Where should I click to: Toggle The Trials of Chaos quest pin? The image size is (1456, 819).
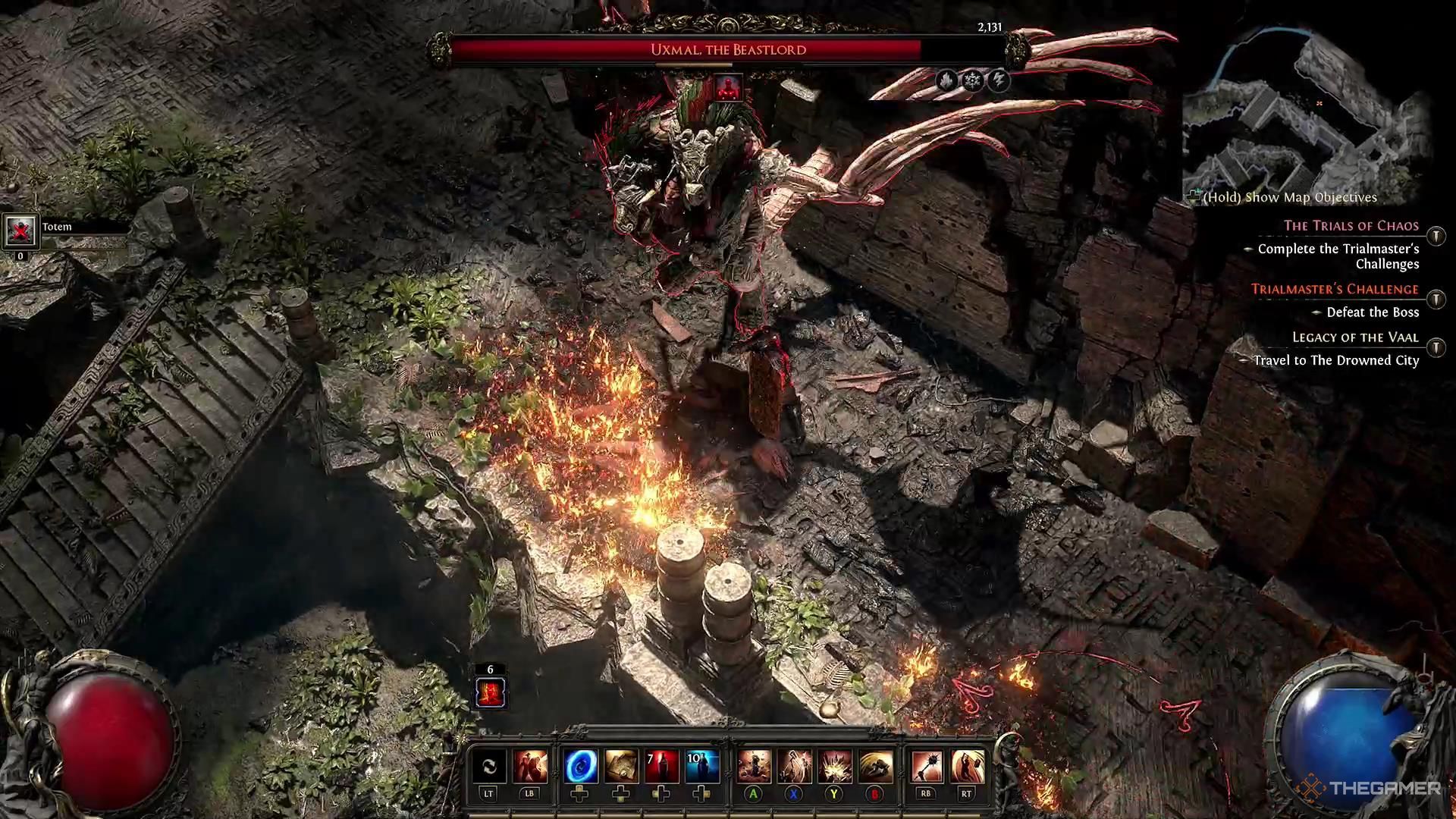(x=1436, y=236)
